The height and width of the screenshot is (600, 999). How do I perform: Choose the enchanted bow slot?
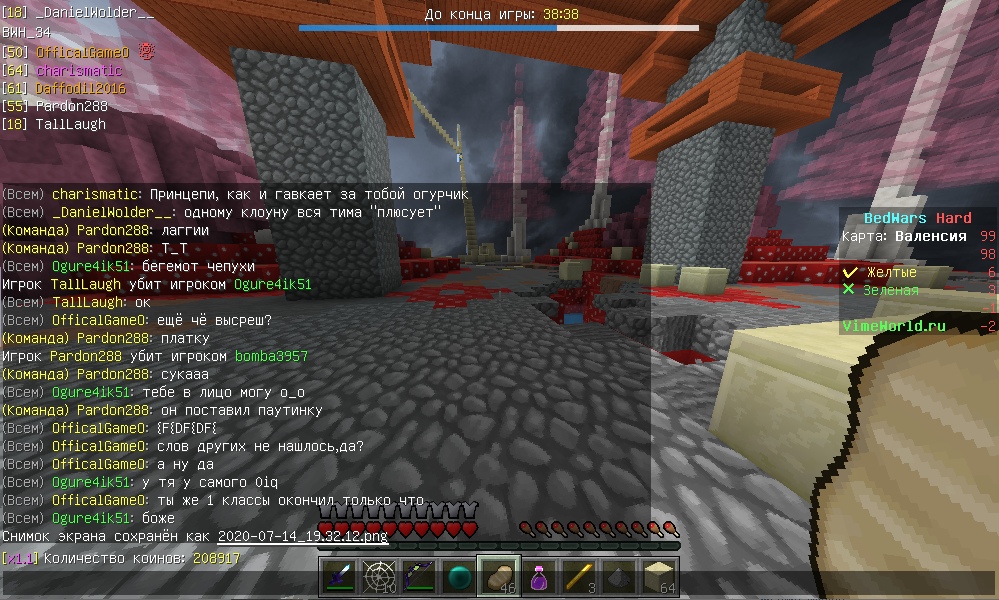tap(419, 577)
